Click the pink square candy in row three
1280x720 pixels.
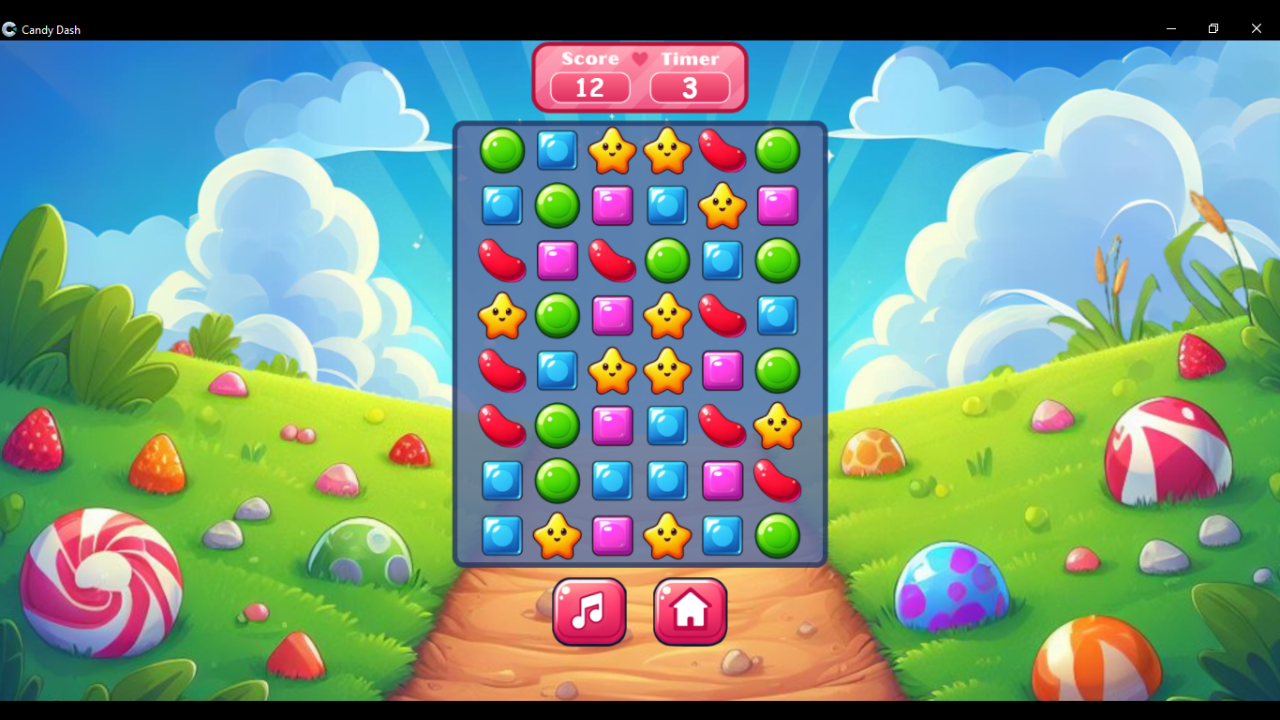557,260
